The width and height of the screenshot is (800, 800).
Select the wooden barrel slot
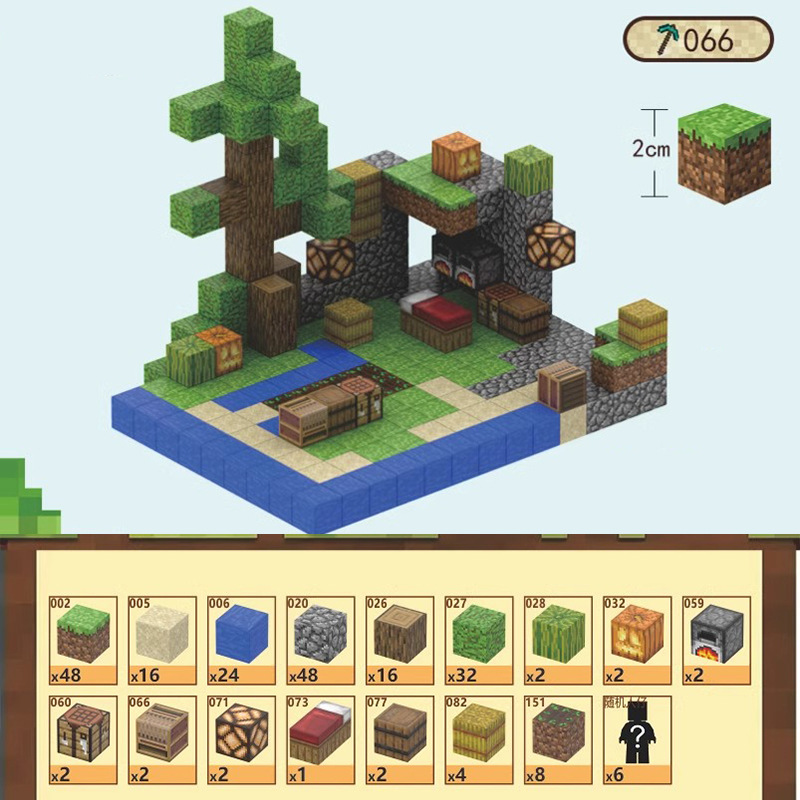tap(398, 740)
